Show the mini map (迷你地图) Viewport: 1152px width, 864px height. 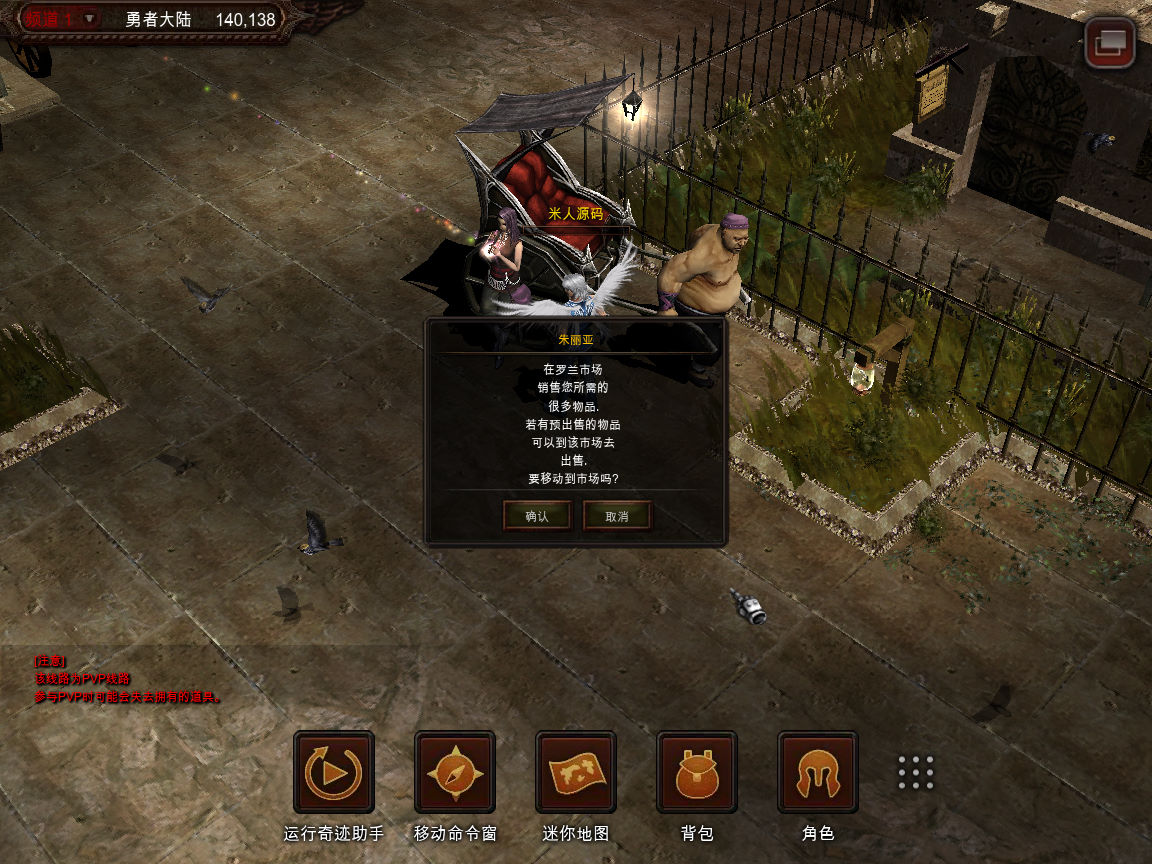coord(576,772)
